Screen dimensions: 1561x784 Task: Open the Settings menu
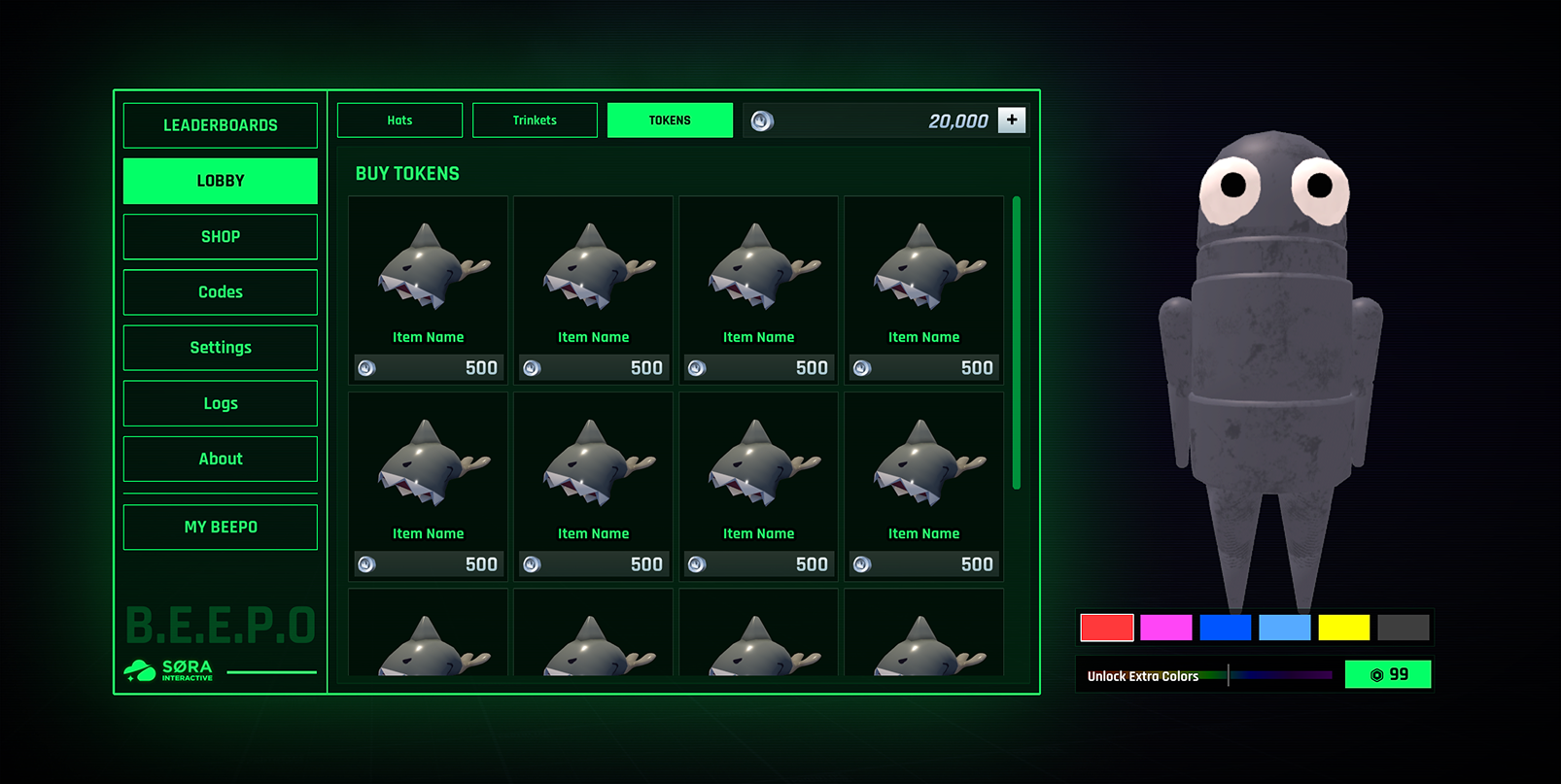click(x=221, y=348)
